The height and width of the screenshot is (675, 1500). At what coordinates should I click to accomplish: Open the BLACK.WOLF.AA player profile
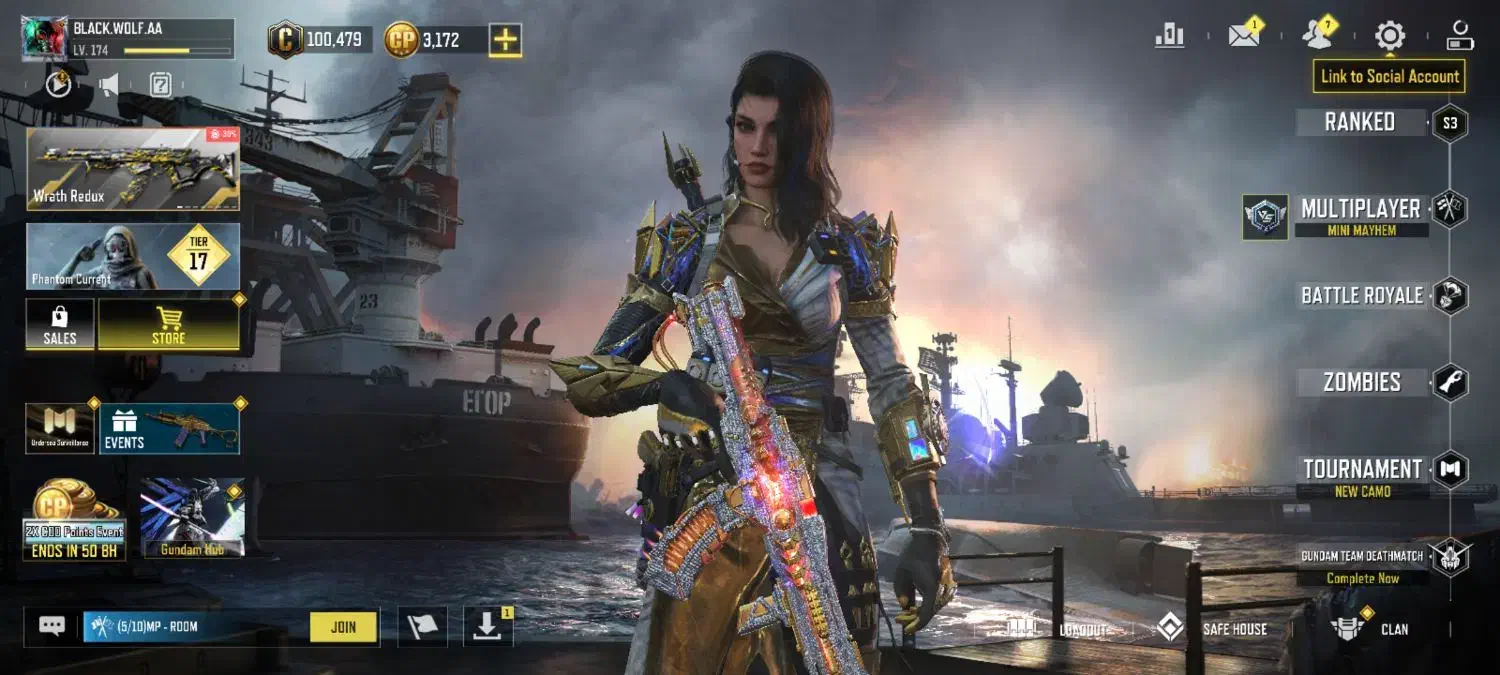[x=127, y=38]
